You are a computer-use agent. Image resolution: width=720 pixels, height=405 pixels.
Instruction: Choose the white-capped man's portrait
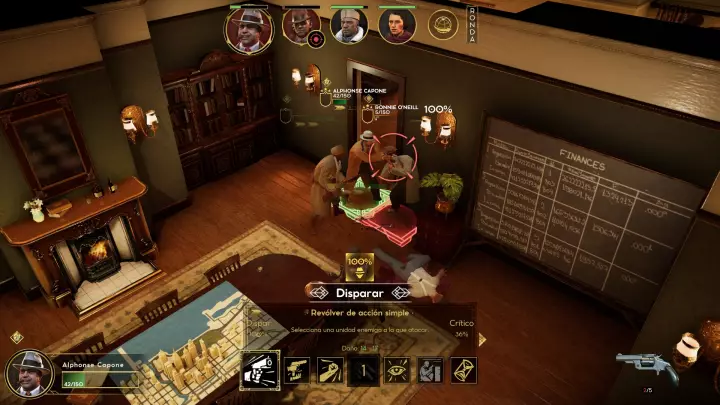349,26
